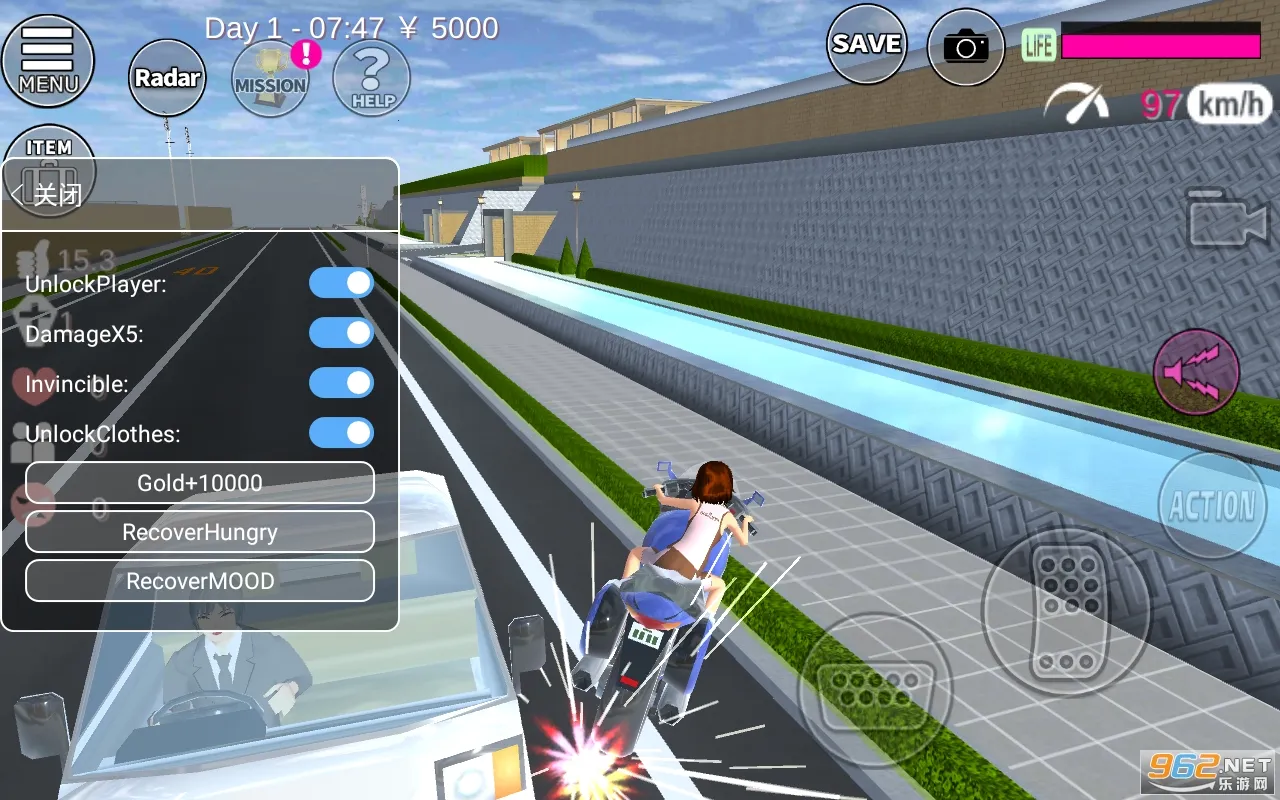The image size is (1280, 800).
Task: Open the MISSION trophy button
Action: coord(270,78)
